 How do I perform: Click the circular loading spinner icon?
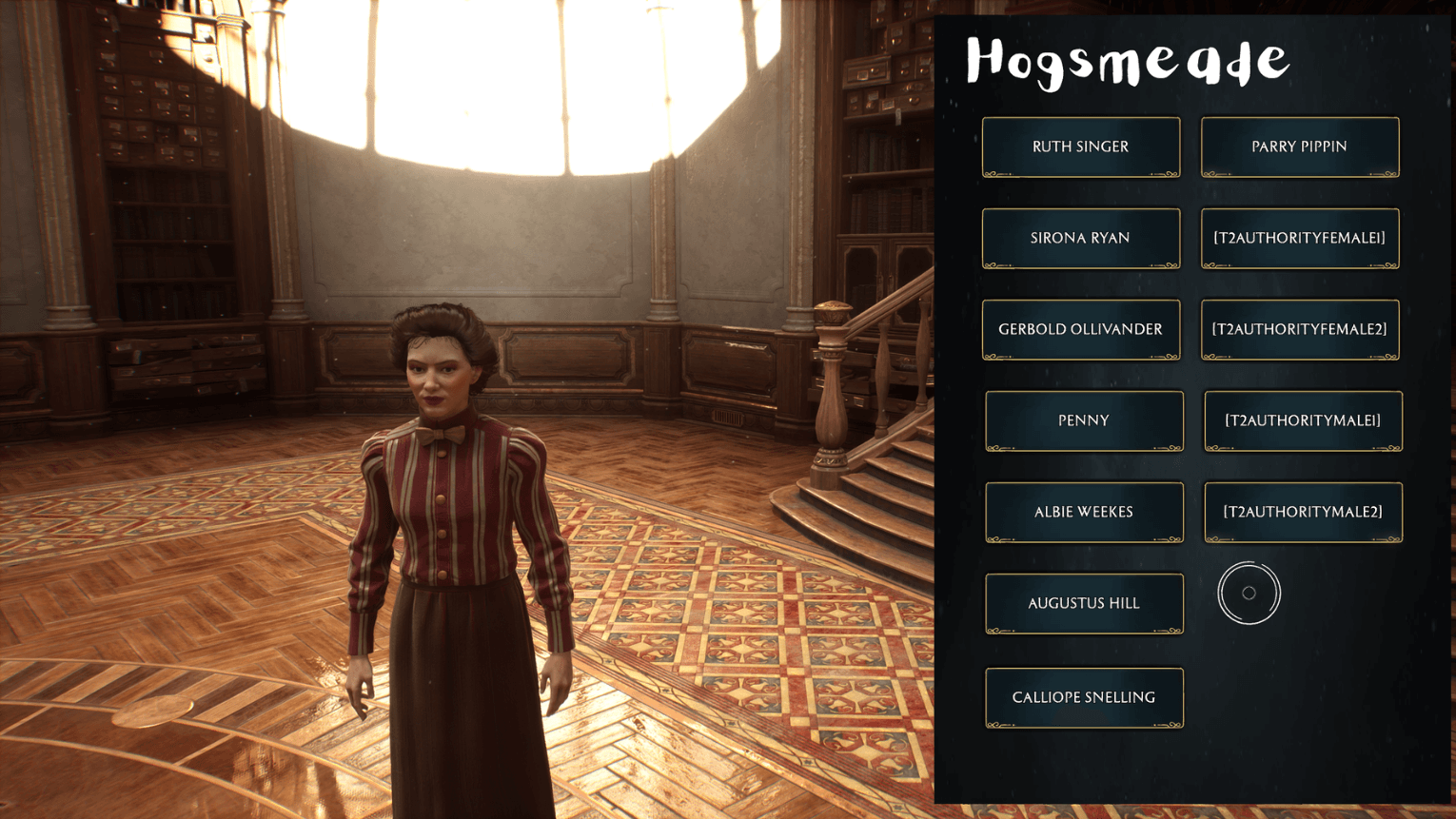[1249, 592]
